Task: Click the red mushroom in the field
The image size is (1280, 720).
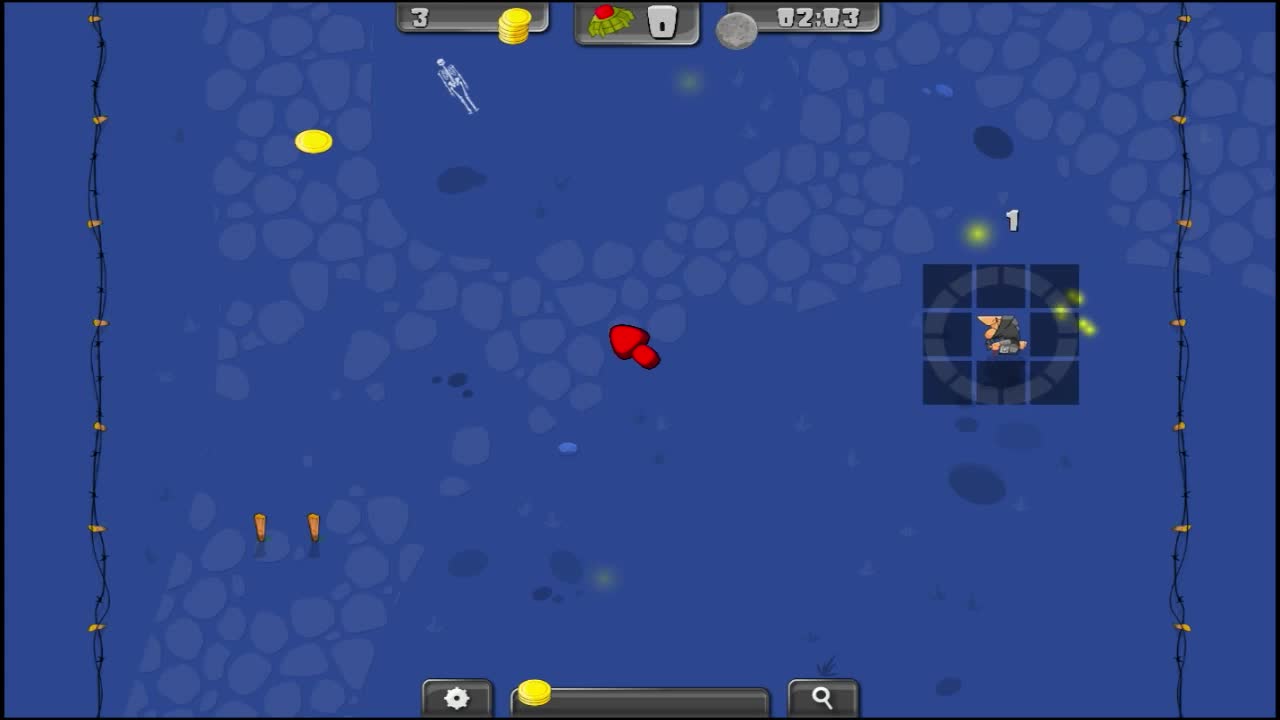Action: coord(633,348)
